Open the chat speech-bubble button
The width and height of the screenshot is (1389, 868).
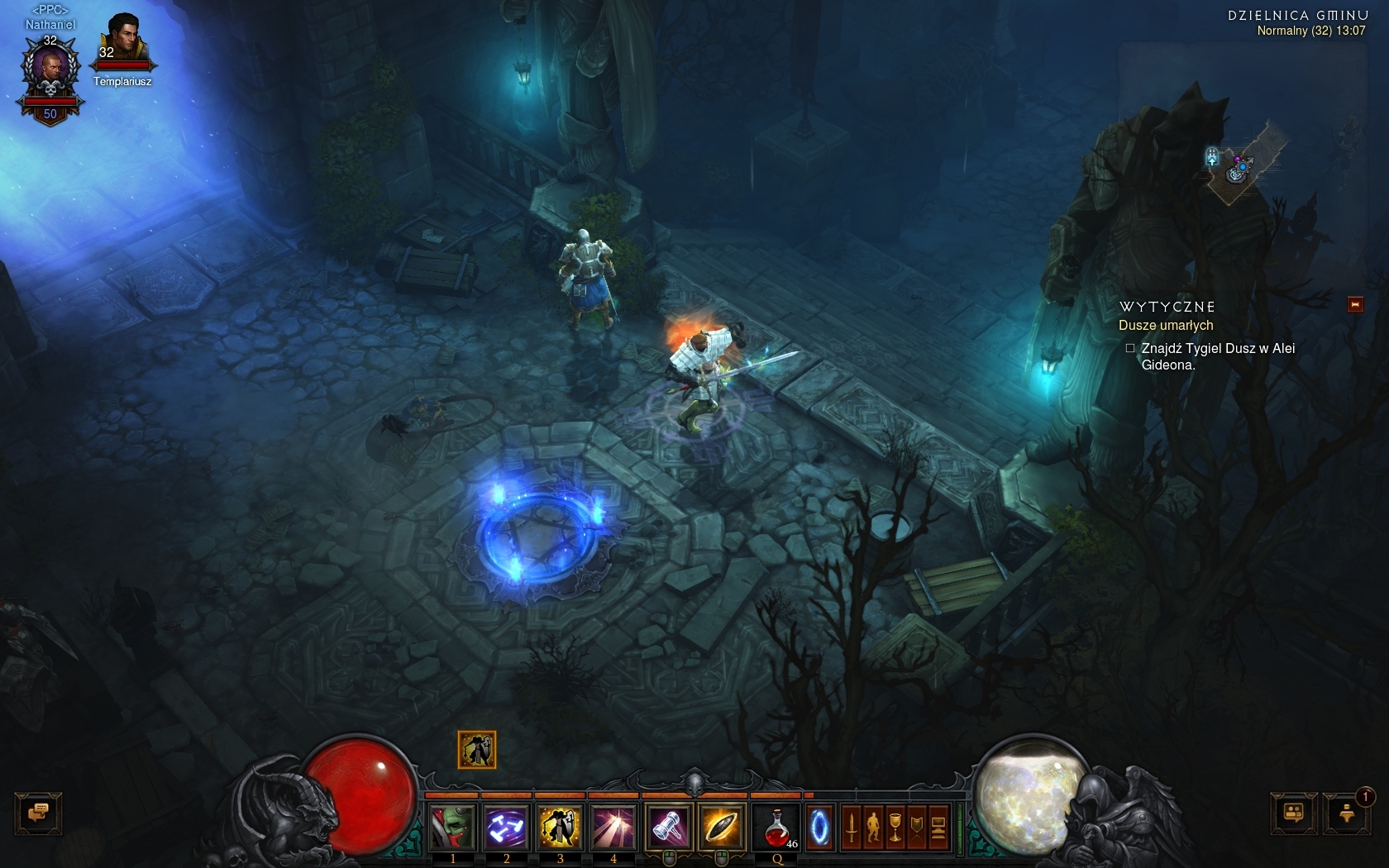click(x=38, y=813)
